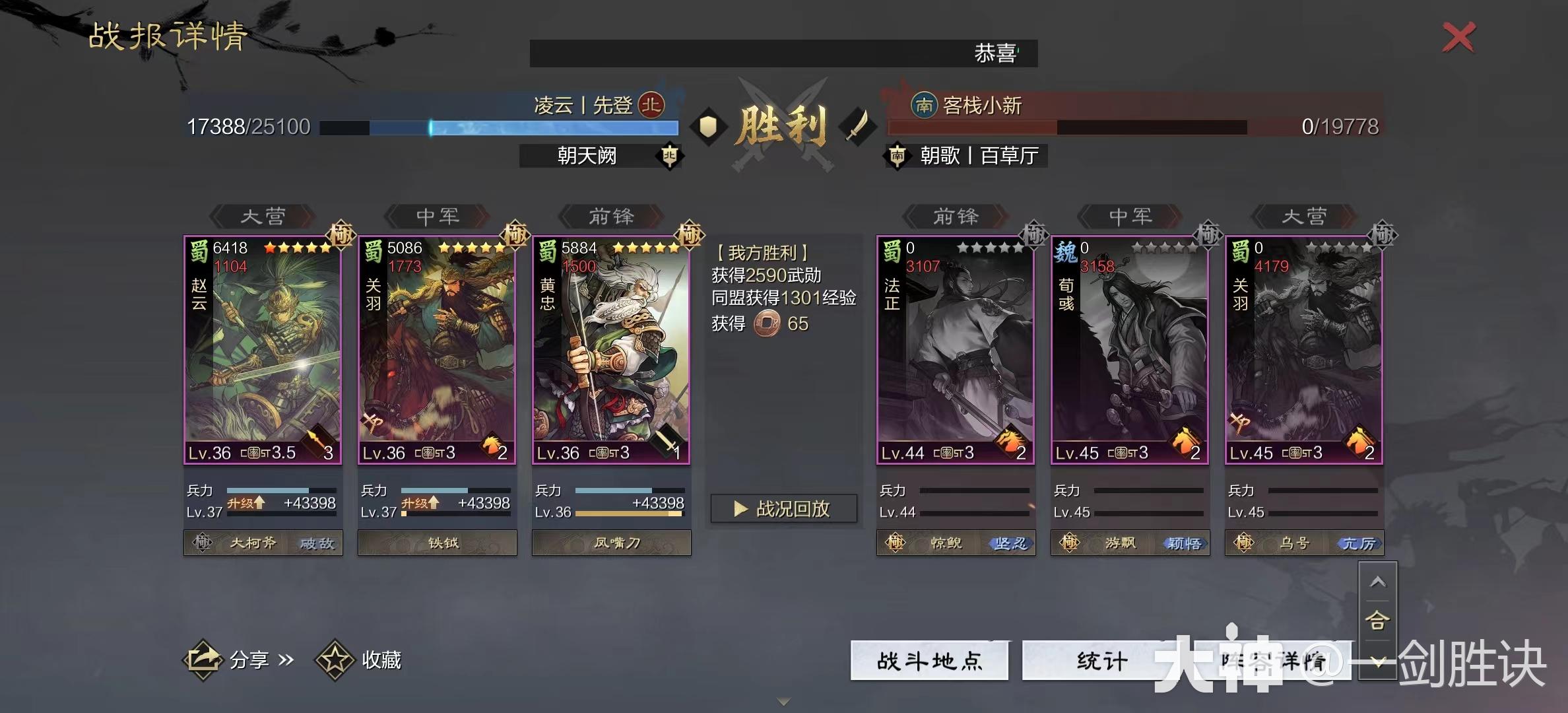Click the 战况回放 replay button

pyautogui.click(x=784, y=508)
